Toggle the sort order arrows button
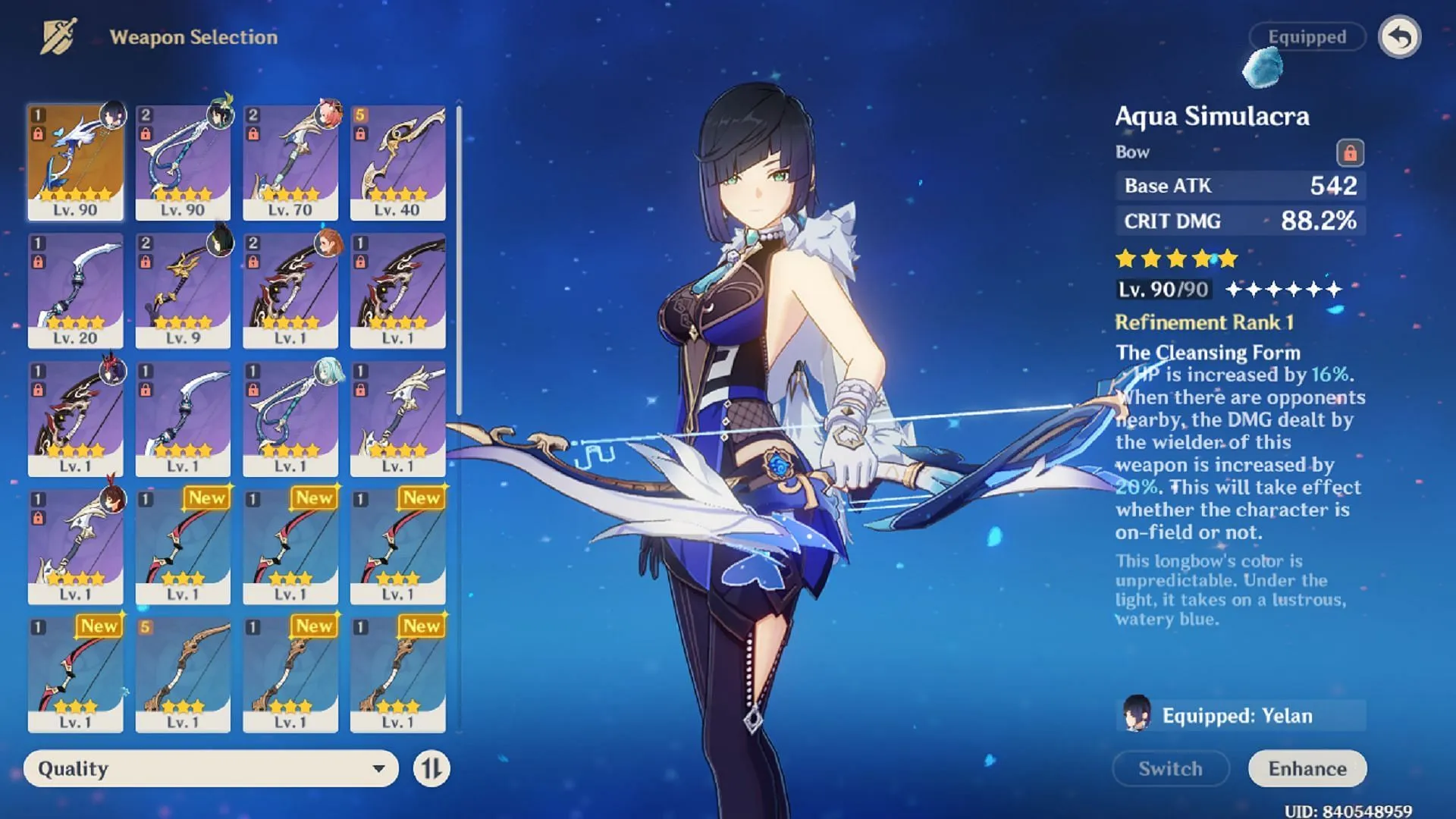 point(431,768)
